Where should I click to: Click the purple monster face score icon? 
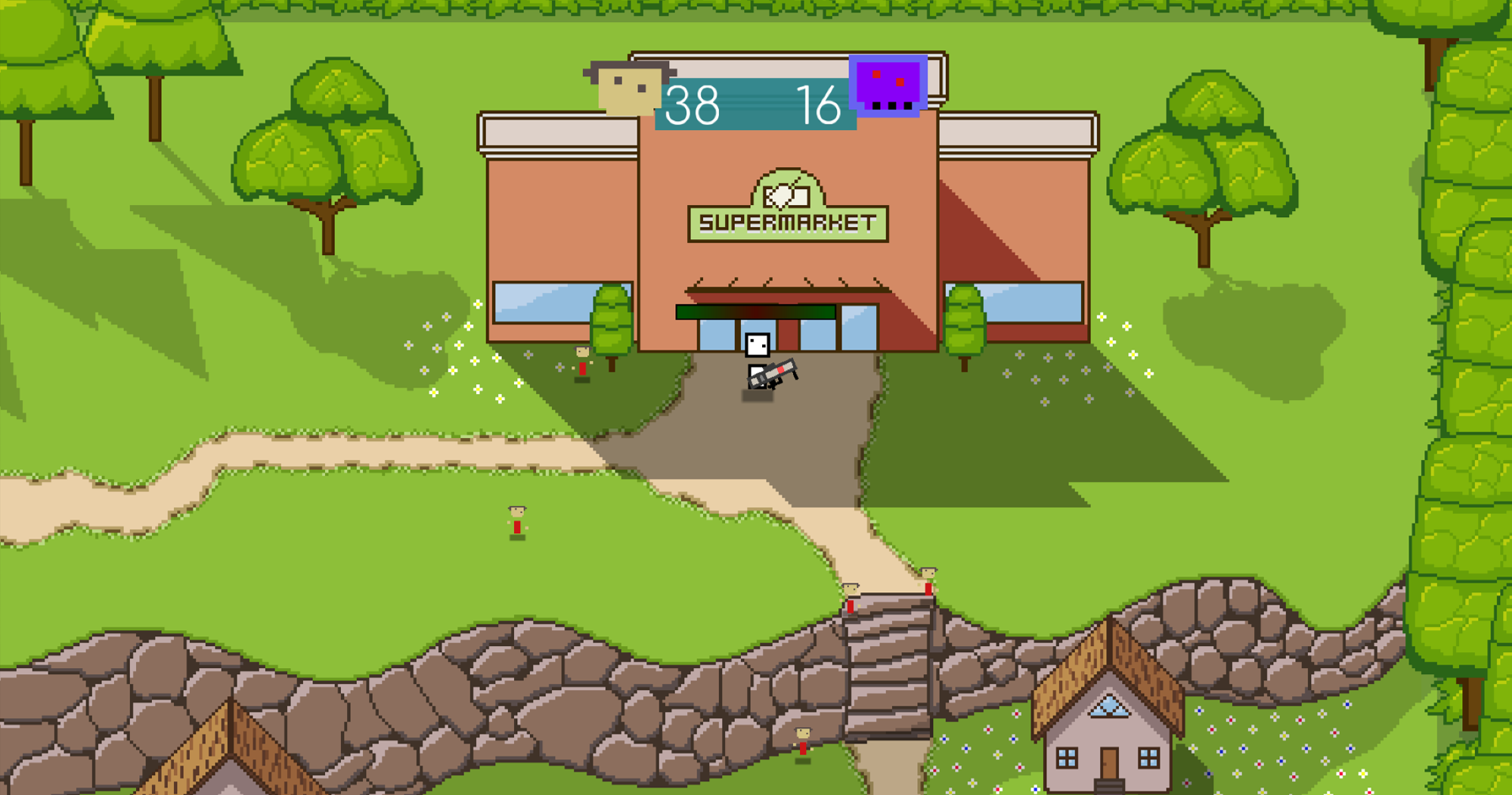[888, 85]
